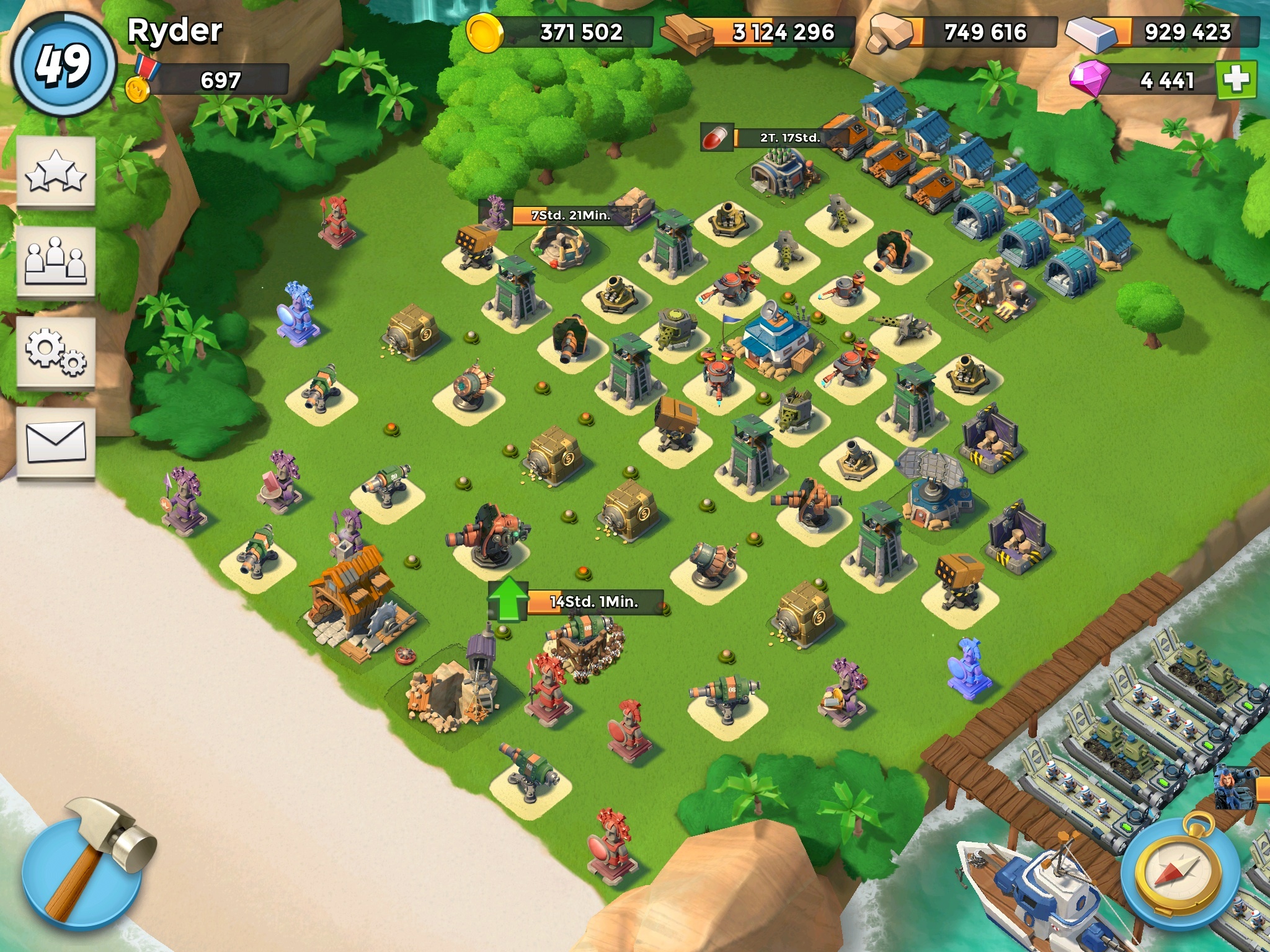Tap the green upgrade arrow timer
The height and width of the screenshot is (952, 1270).
tap(508, 599)
